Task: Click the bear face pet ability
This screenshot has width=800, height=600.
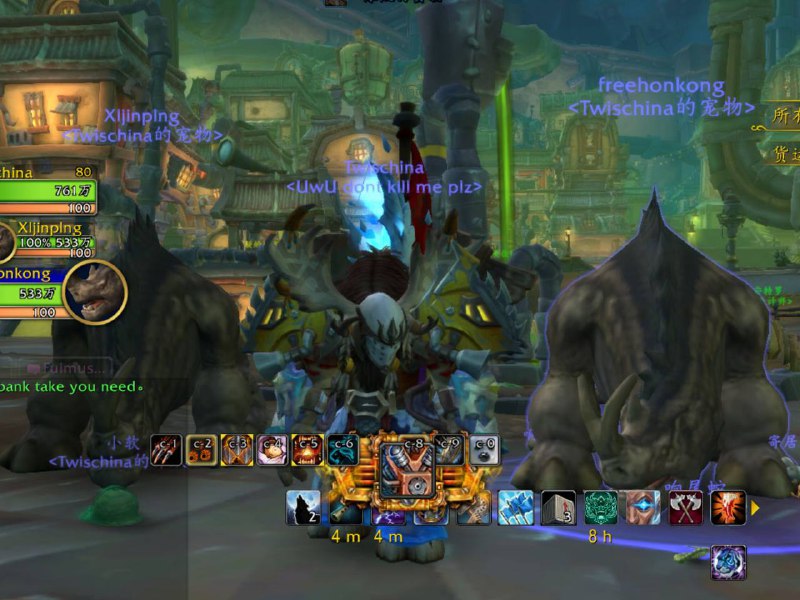Action: (x=271, y=449)
